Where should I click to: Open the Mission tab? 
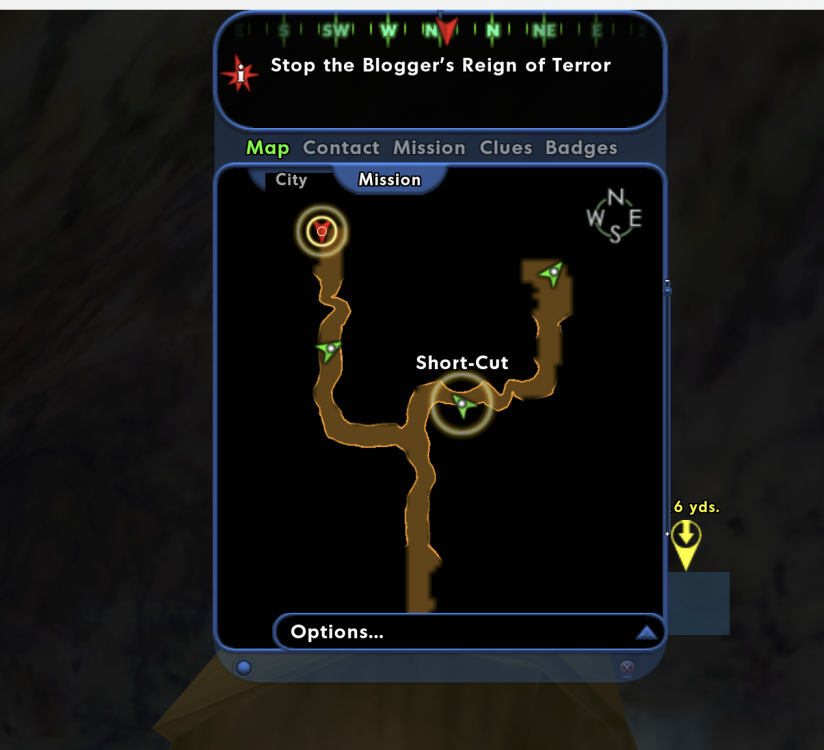[x=429, y=148]
